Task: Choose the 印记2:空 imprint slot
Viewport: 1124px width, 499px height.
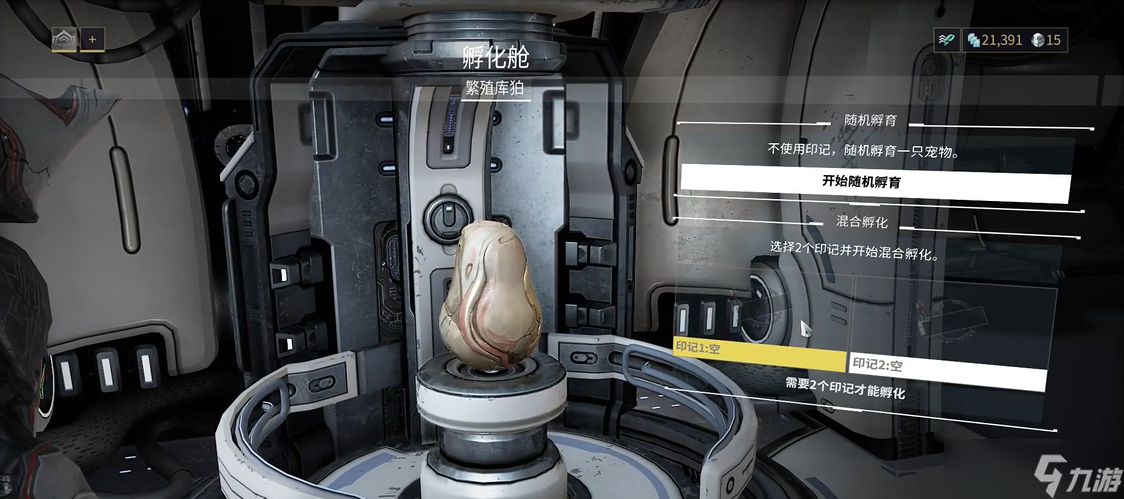Action: (x=946, y=364)
